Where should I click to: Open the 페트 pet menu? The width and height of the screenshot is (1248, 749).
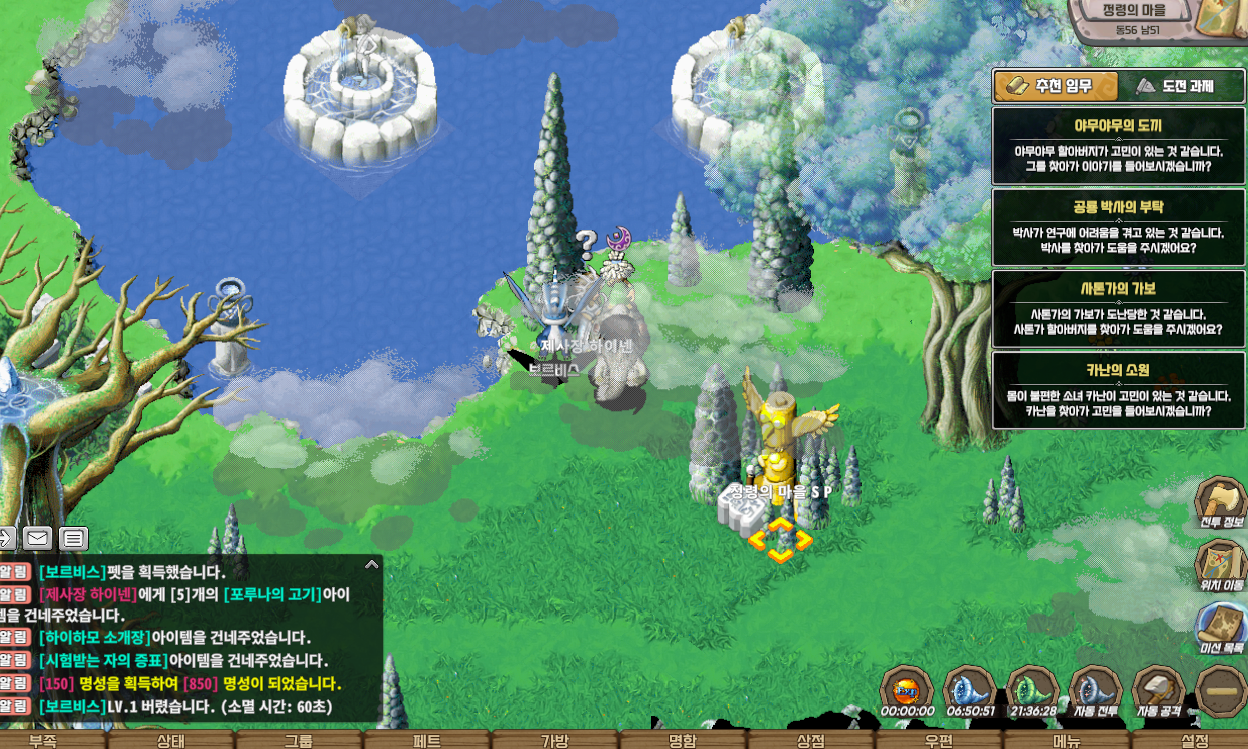427,741
